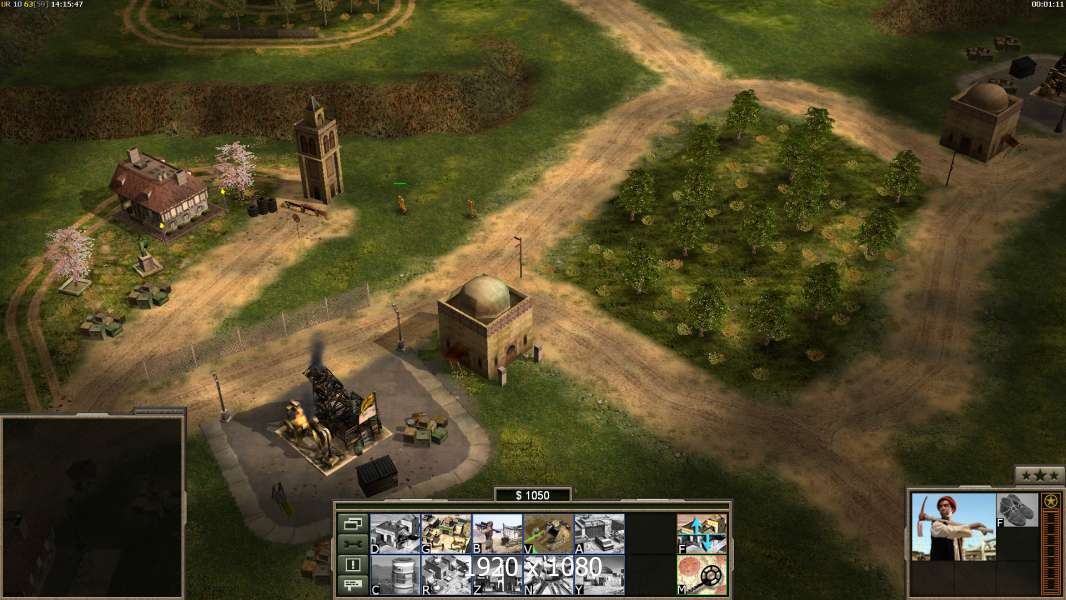Select the build icon labeled N

click(548, 575)
